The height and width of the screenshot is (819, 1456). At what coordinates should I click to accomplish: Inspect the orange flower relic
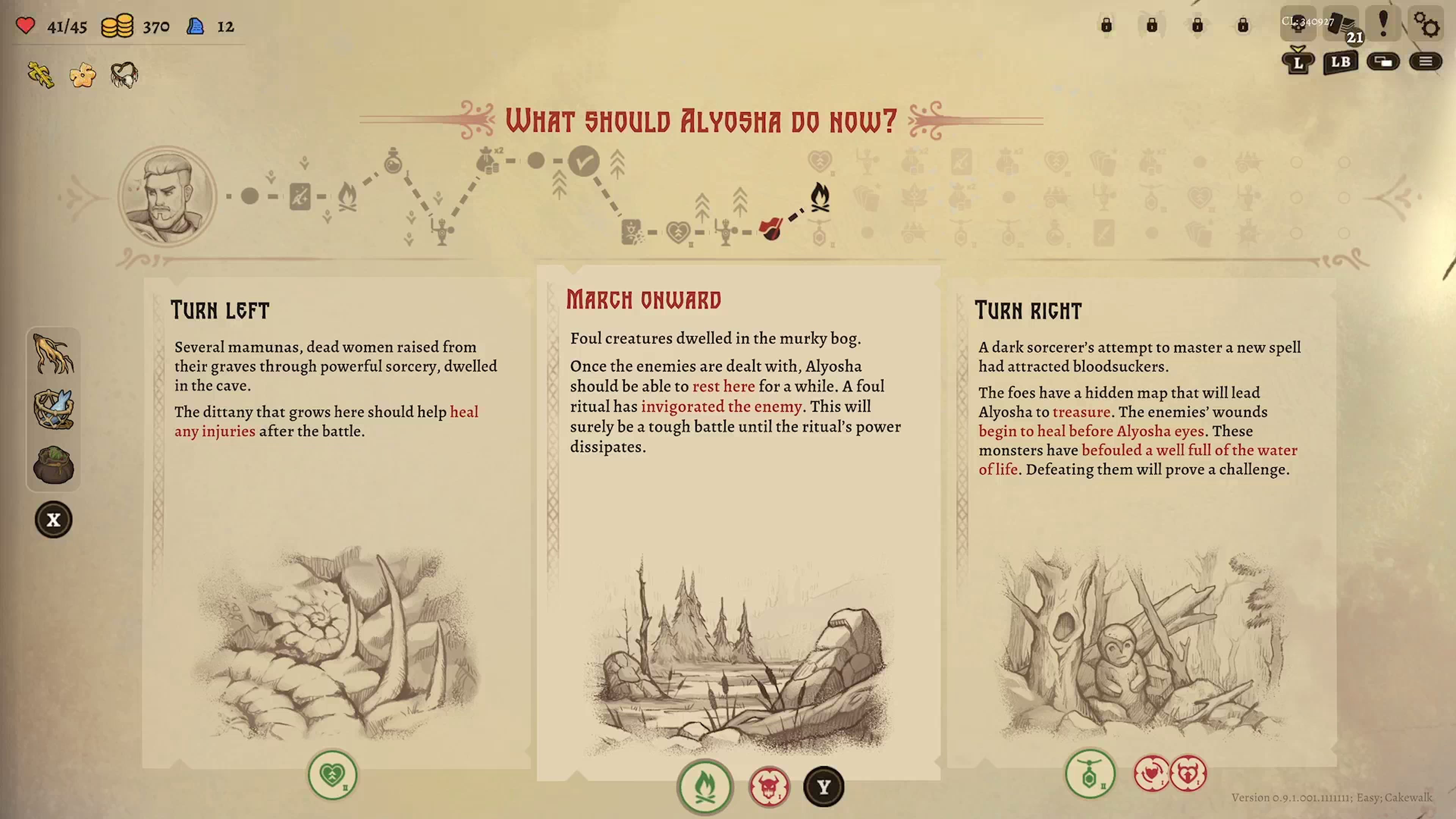point(83,75)
